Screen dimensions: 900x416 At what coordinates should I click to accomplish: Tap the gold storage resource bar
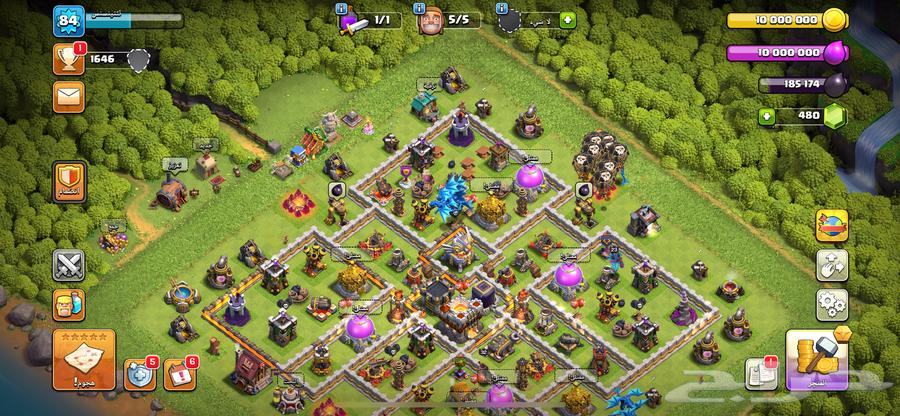point(785,20)
